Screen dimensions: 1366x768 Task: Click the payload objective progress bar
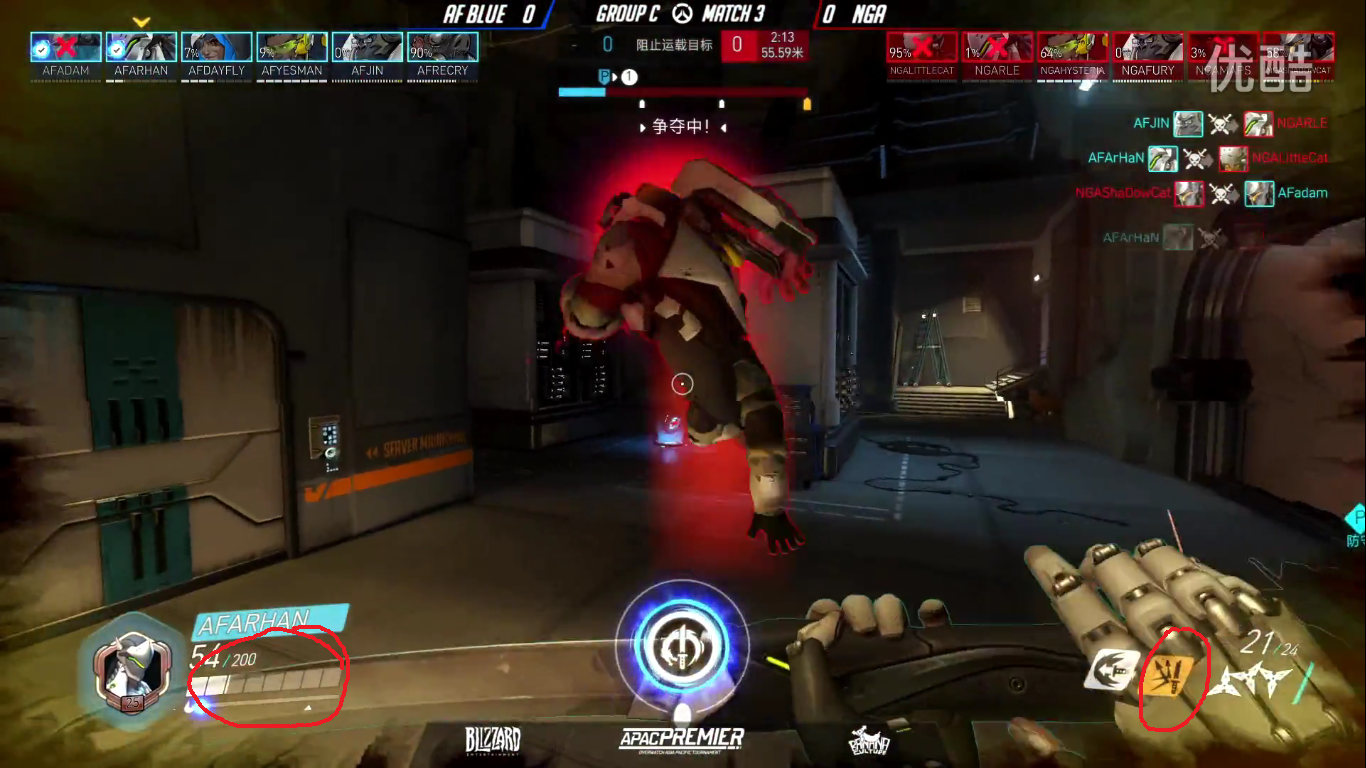tap(683, 92)
